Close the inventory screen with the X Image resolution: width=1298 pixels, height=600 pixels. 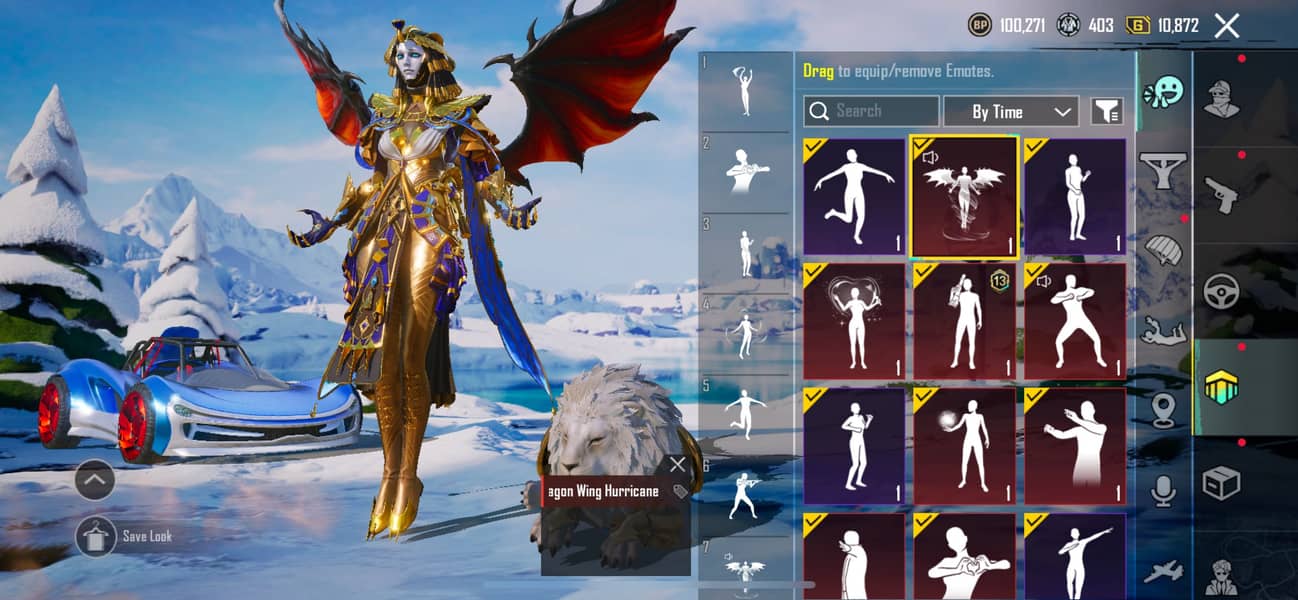point(1227,26)
